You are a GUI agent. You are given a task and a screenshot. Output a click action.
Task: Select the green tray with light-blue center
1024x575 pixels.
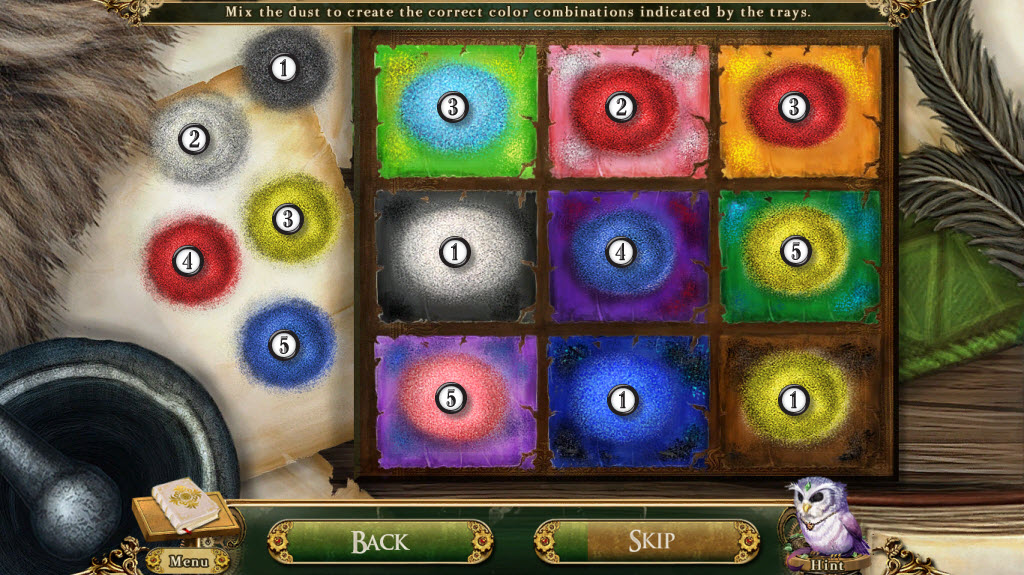tap(453, 108)
